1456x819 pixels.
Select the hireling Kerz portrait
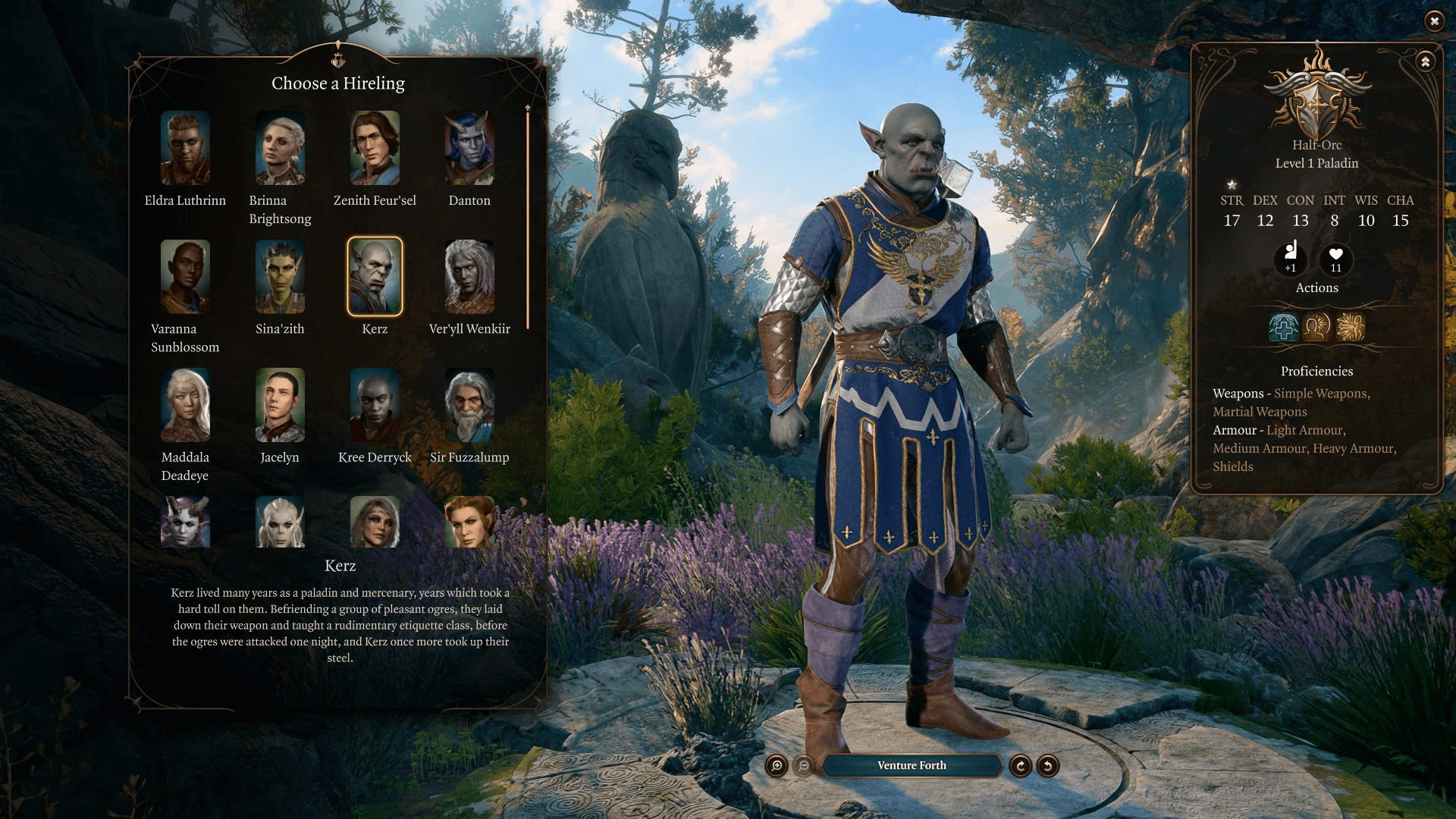[375, 275]
